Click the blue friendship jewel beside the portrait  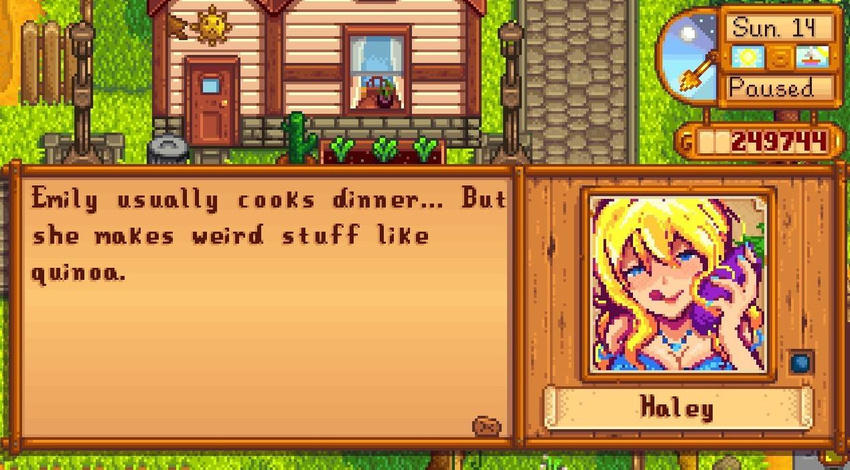click(800, 363)
